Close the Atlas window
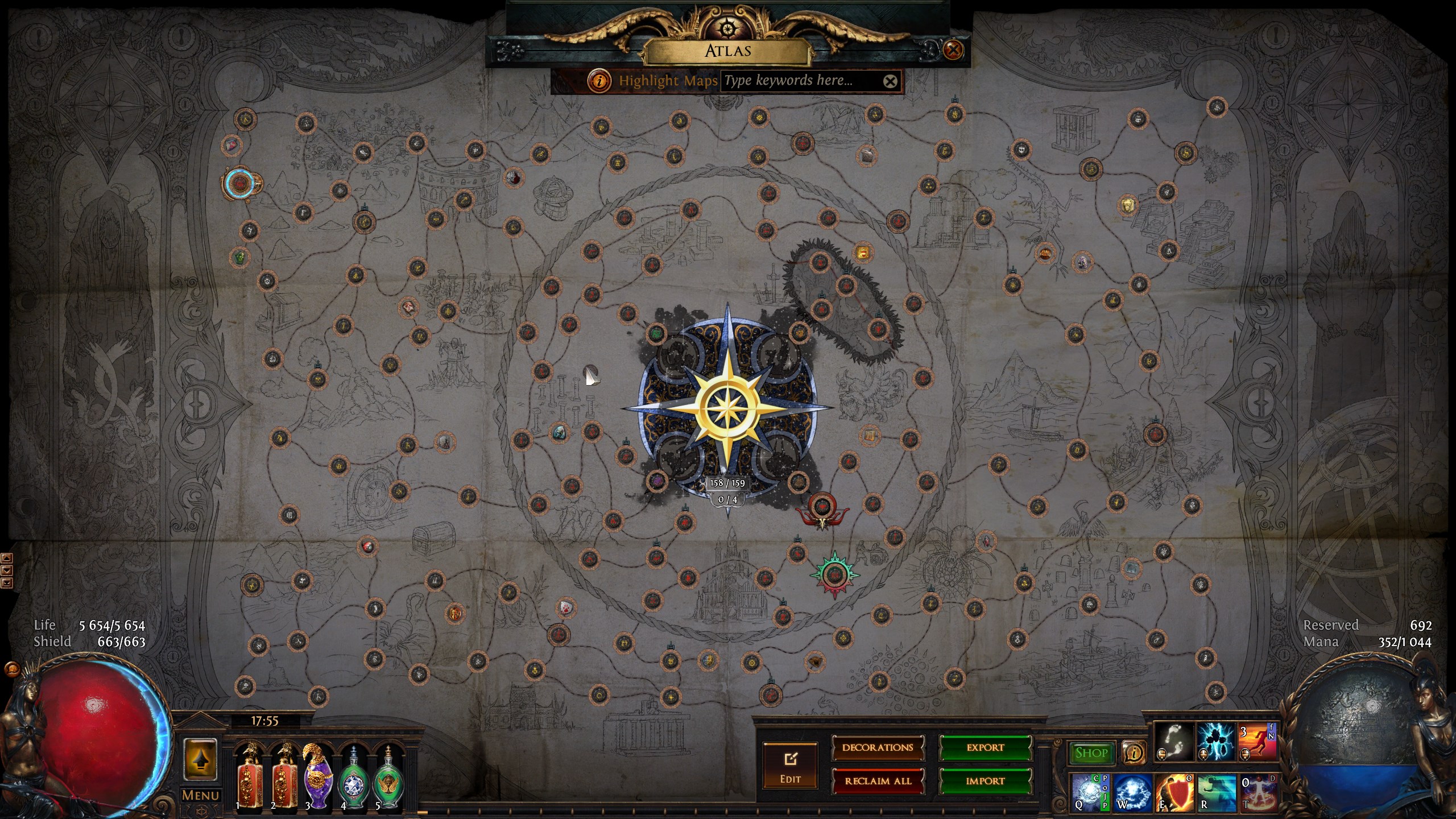This screenshot has width=1456, height=819. (953, 50)
